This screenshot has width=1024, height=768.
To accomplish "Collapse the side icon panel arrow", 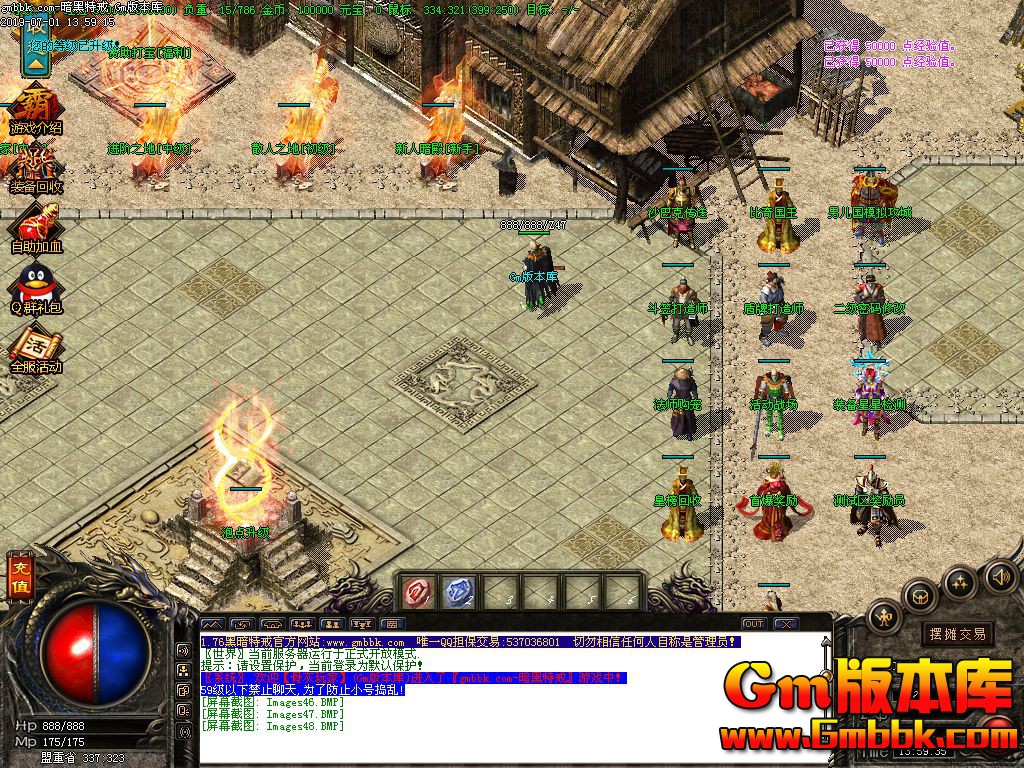I will click(35, 60).
